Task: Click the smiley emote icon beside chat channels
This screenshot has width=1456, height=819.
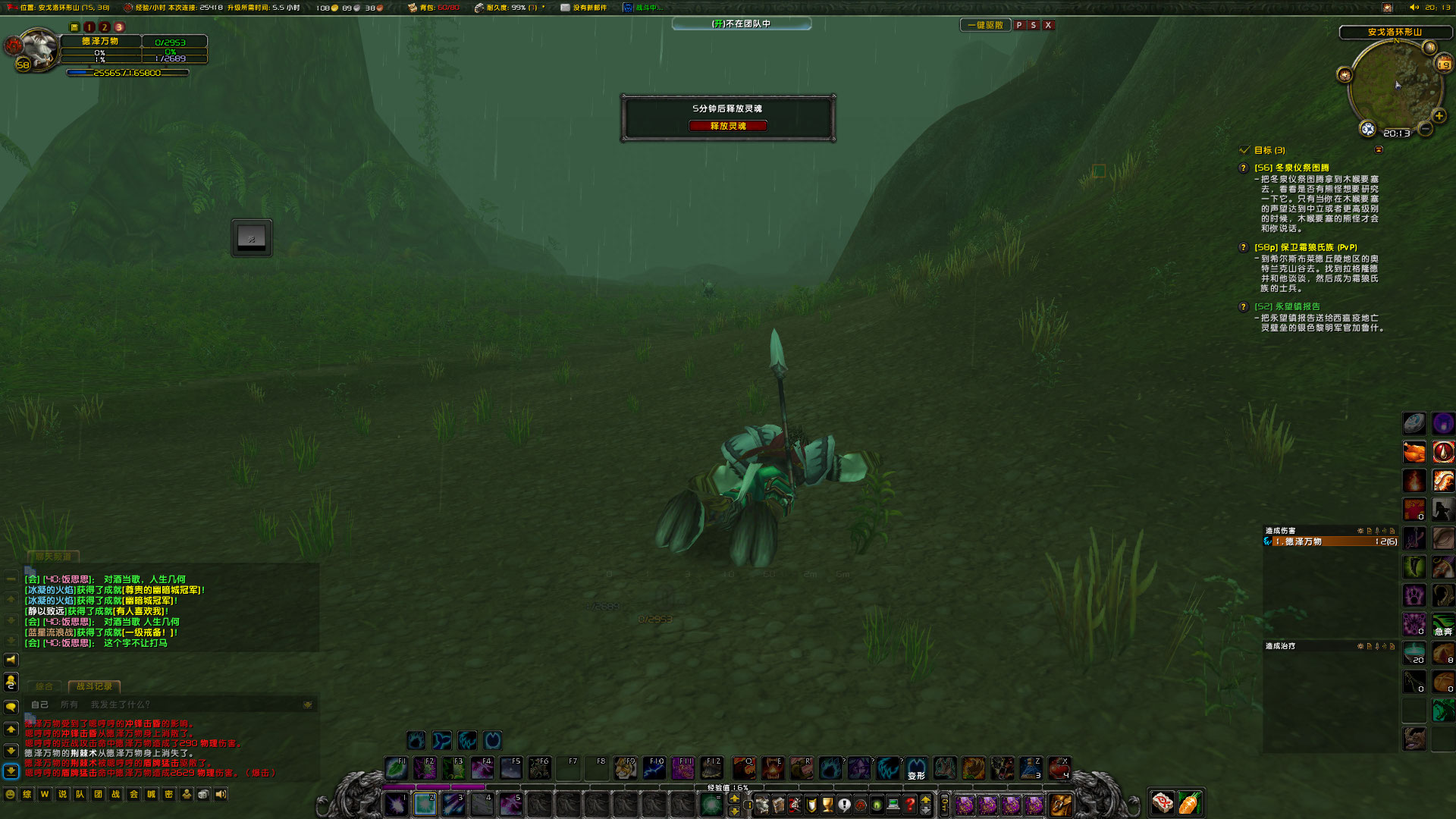Action: 10,795
